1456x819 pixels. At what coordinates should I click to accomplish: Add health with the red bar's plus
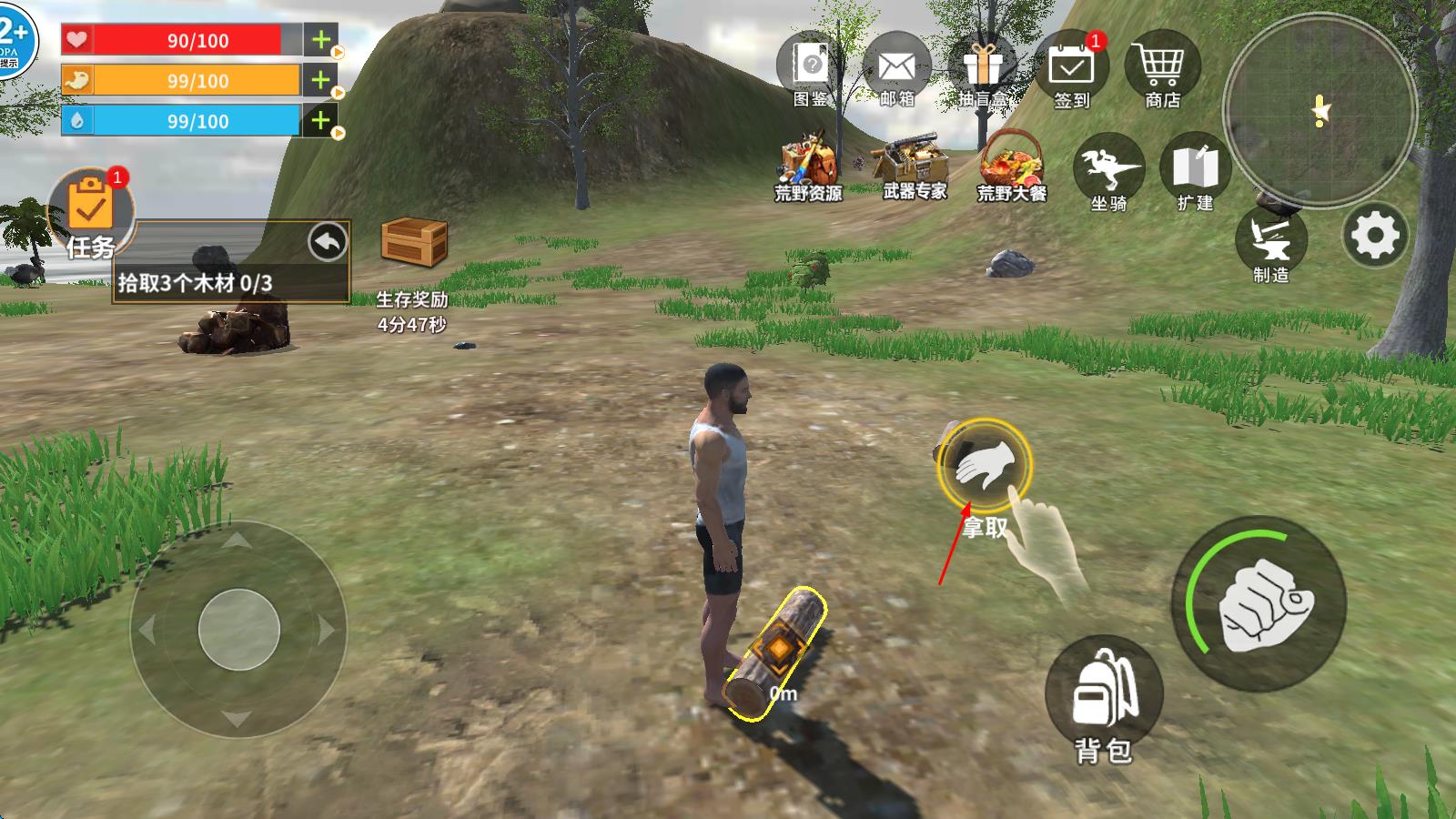[320, 40]
